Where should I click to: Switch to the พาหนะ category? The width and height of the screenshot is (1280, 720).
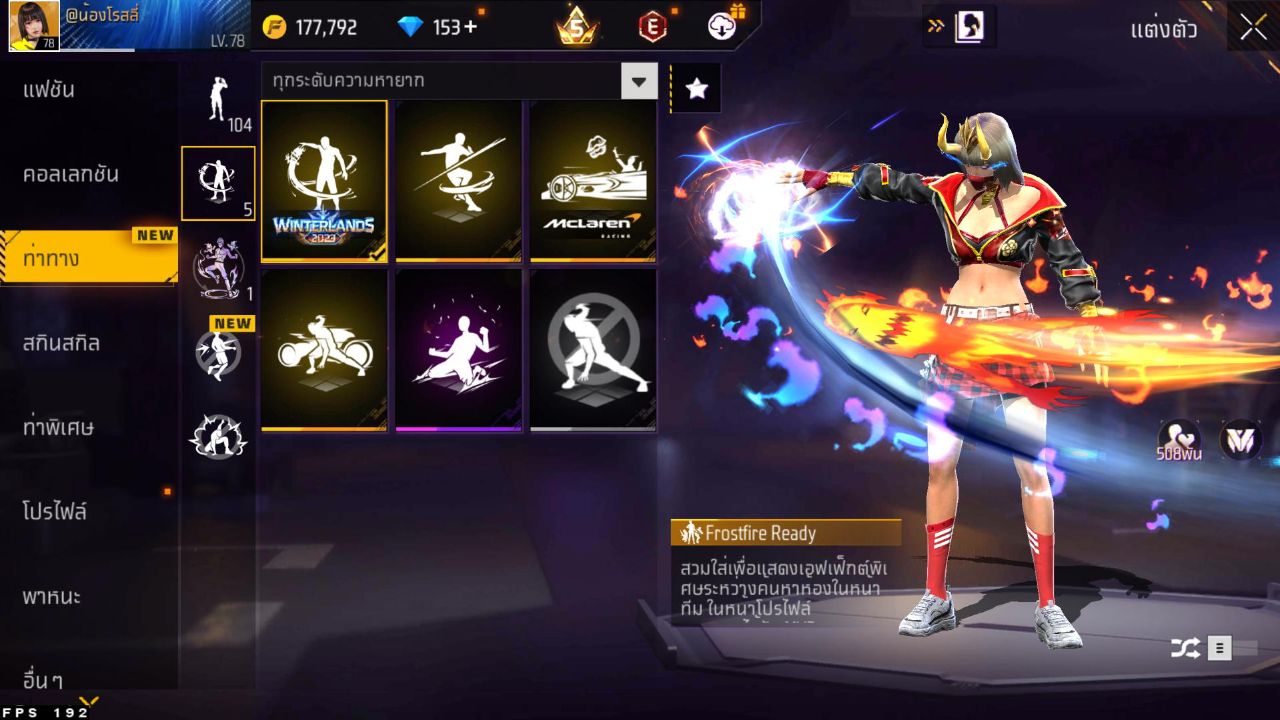pos(52,597)
